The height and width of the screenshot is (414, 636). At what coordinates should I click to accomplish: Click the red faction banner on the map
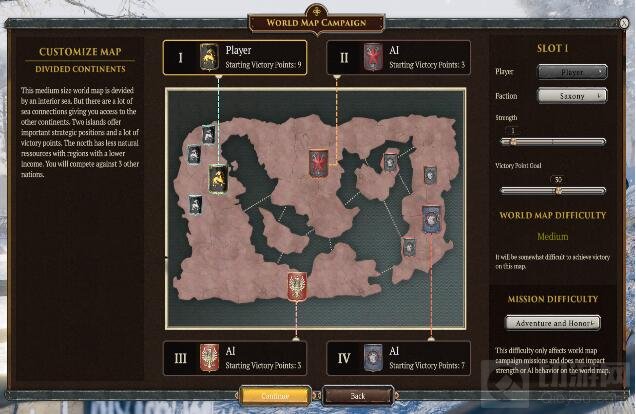coord(318,162)
